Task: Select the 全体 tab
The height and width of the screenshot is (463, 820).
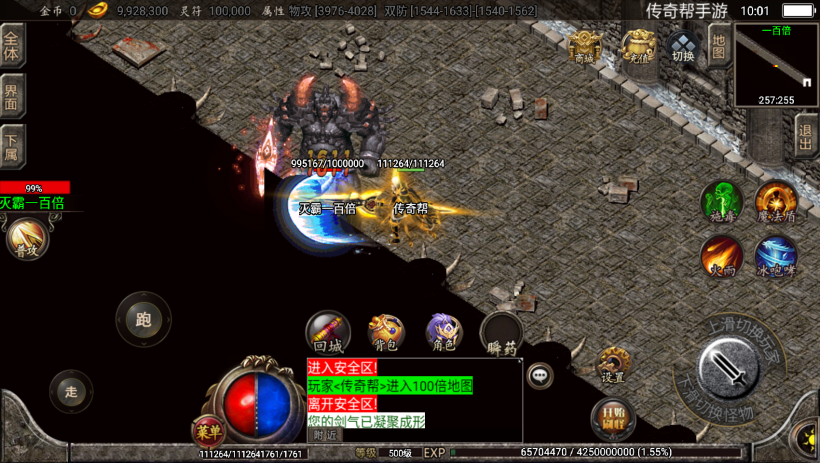Action: tap(12, 46)
